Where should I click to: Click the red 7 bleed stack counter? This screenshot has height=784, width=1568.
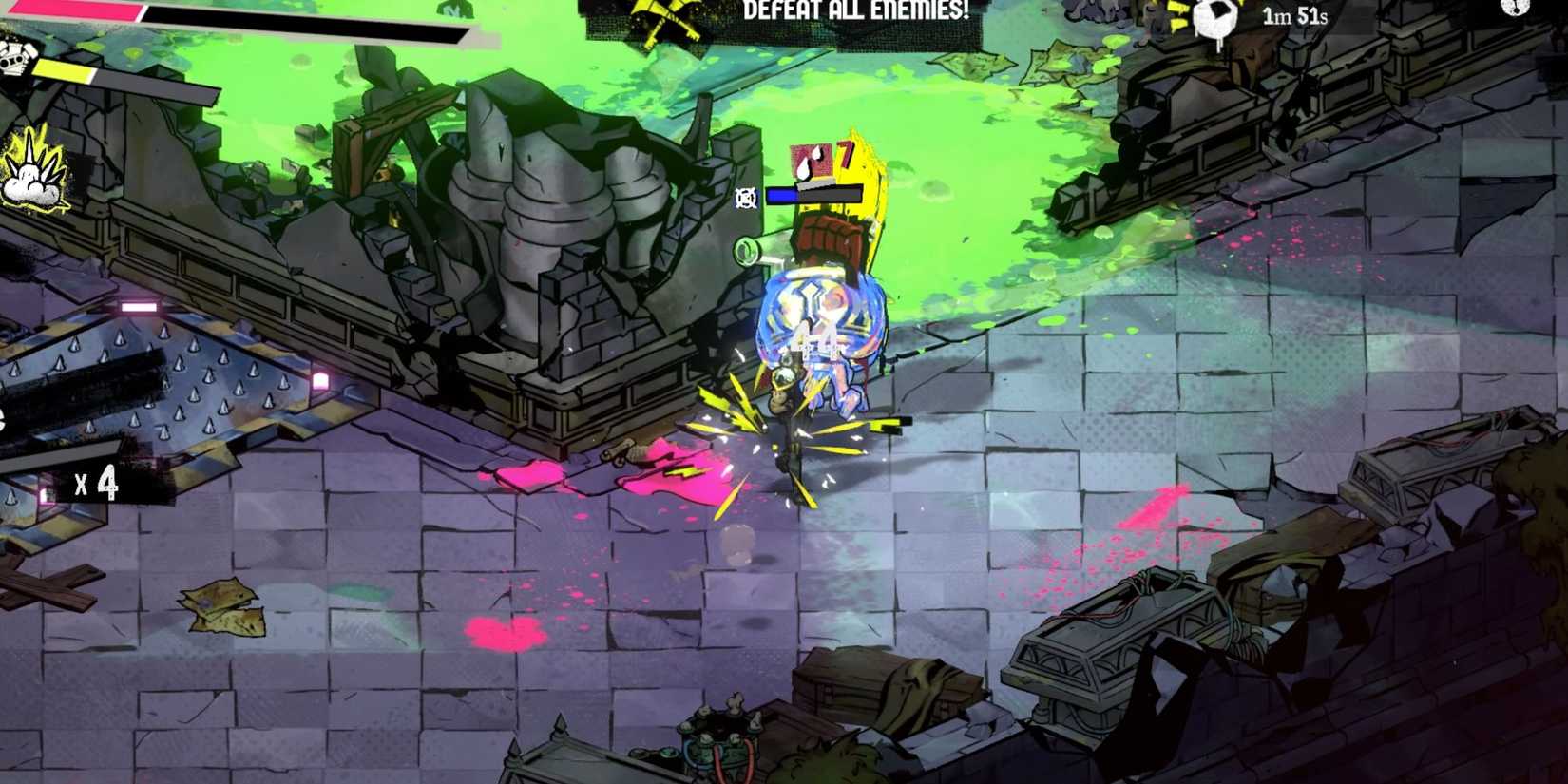(844, 154)
